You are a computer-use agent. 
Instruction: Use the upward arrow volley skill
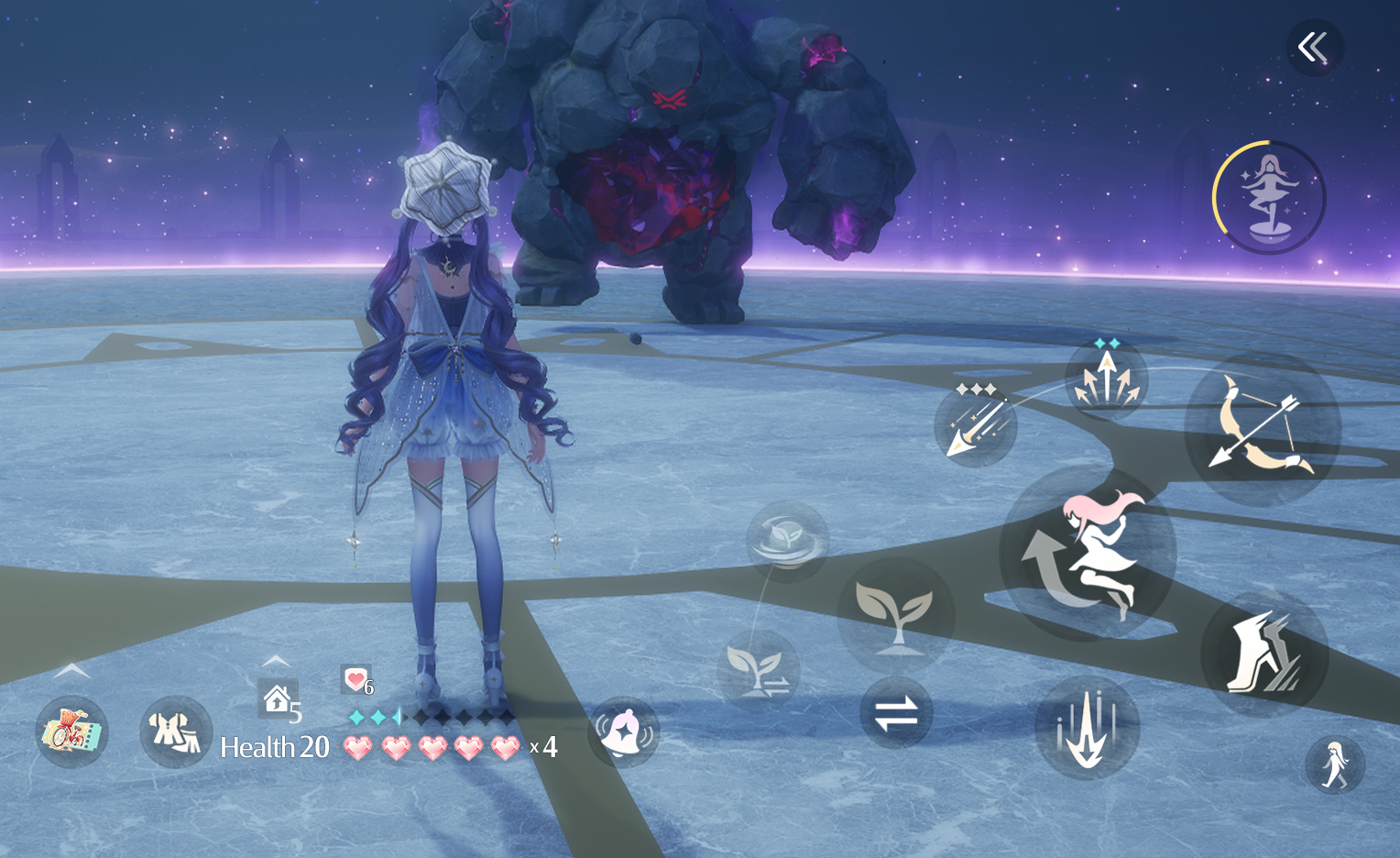click(1107, 379)
